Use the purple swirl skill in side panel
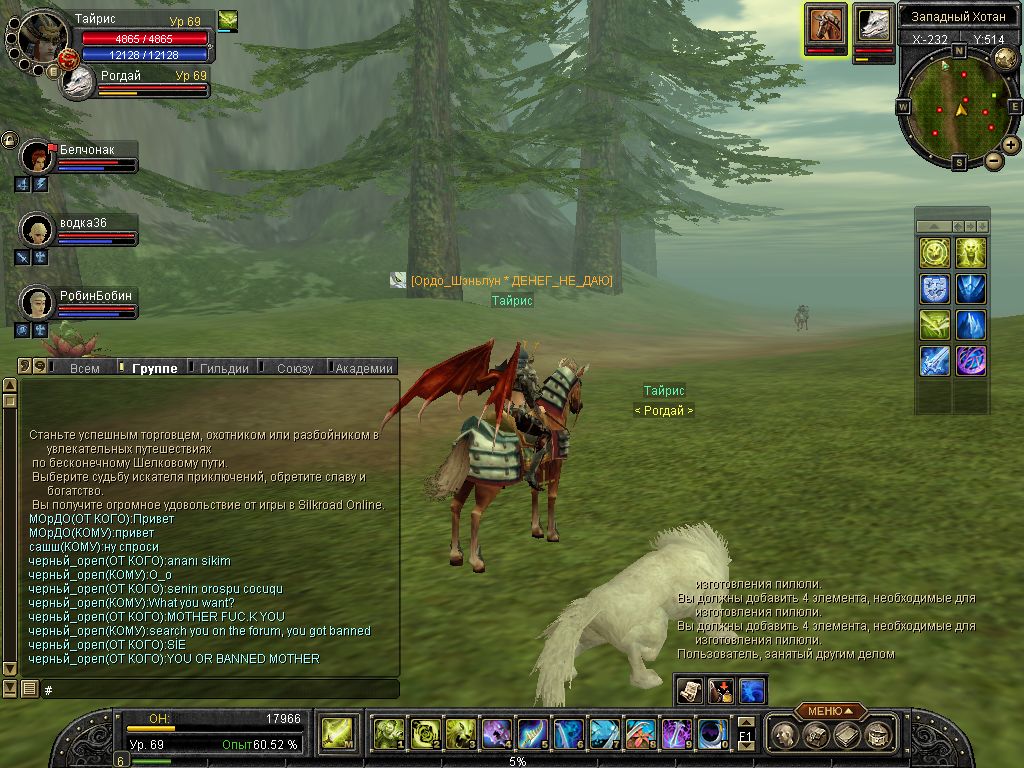The height and width of the screenshot is (768, 1024). (970, 361)
